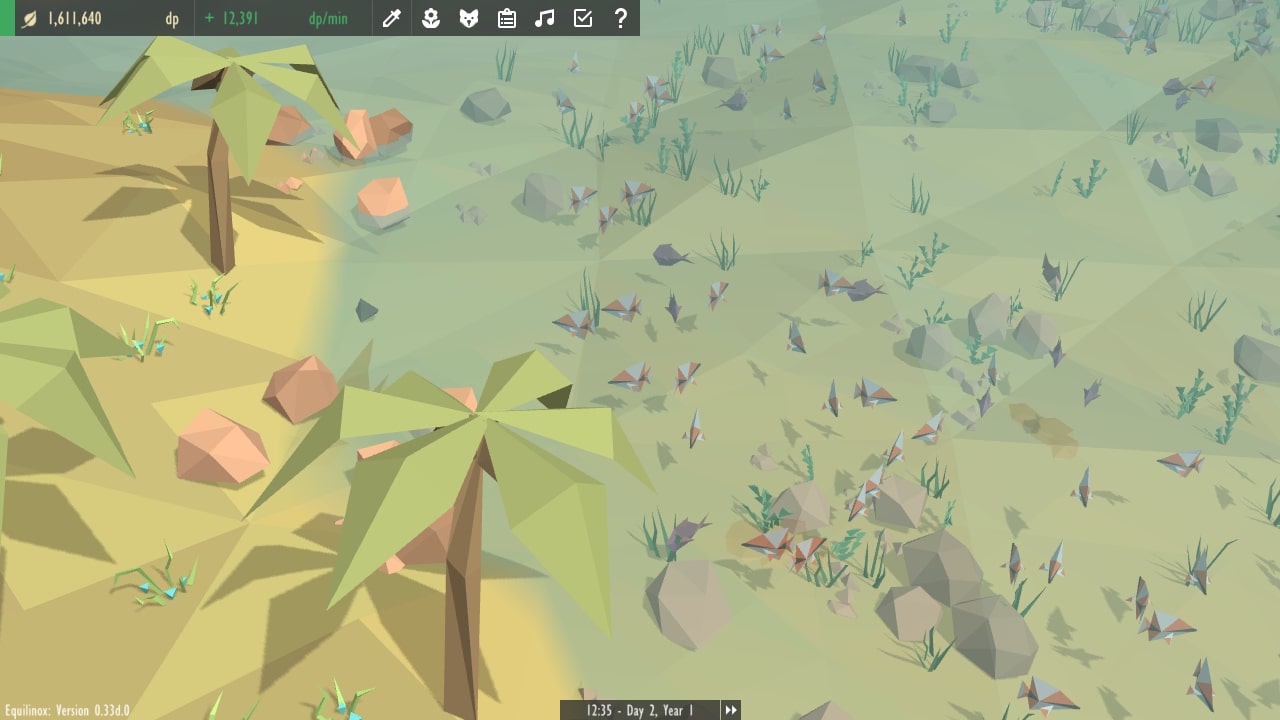Open the question mark help
The width and height of the screenshot is (1280, 720).
click(621, 18)
